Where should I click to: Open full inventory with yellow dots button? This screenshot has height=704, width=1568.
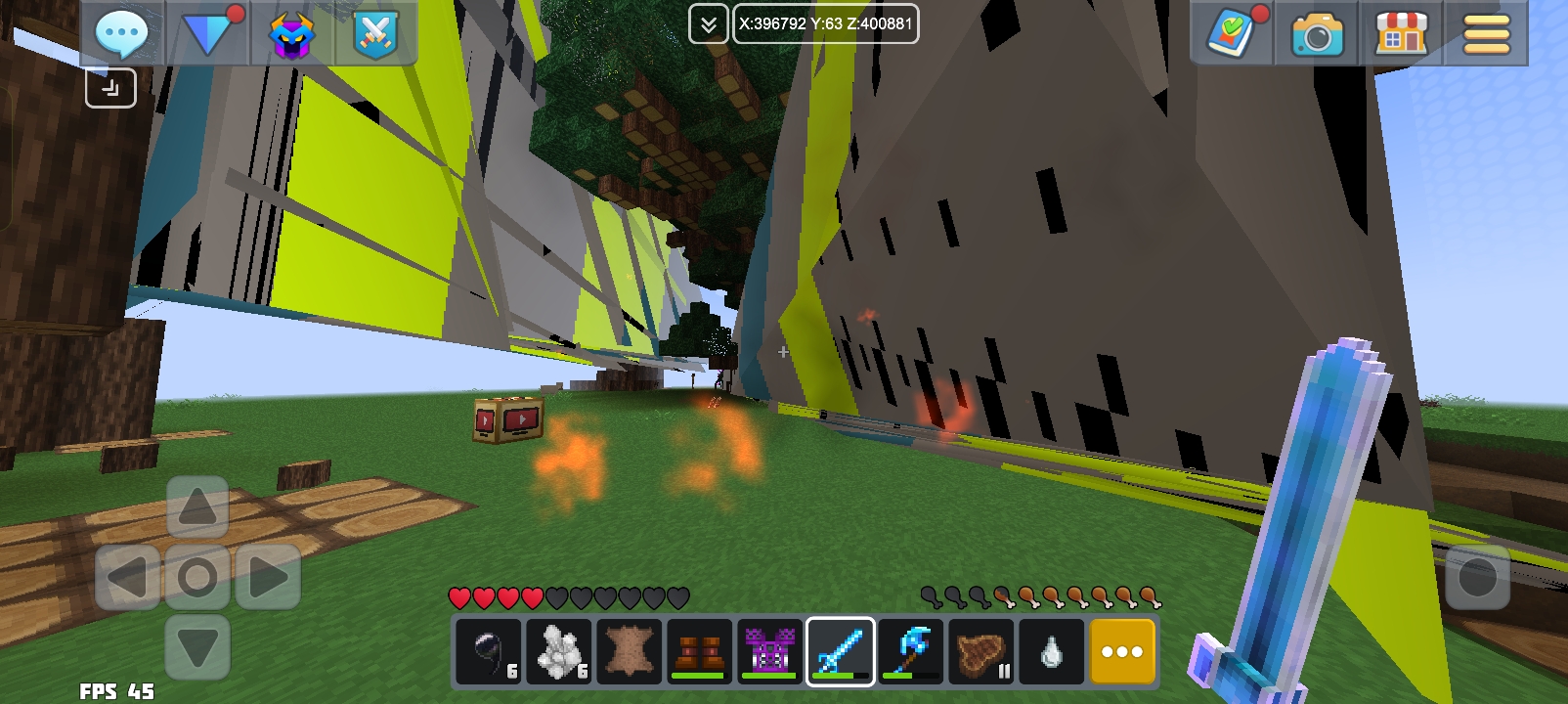[x=1122, y=651]
